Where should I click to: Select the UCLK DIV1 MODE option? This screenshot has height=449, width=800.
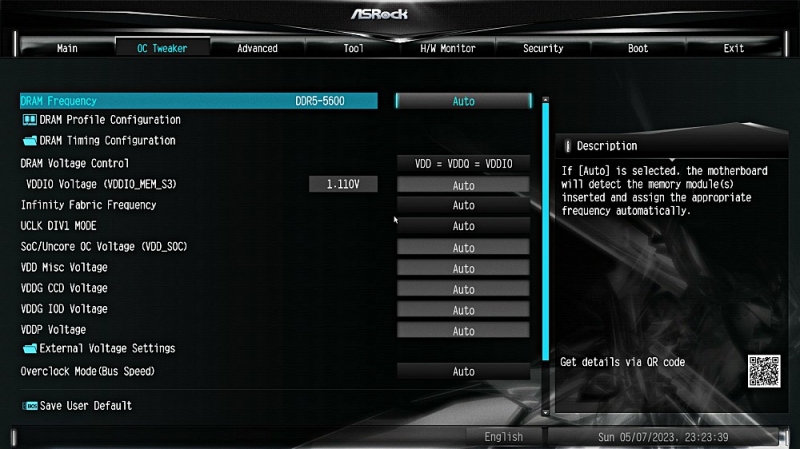[463, 226]
